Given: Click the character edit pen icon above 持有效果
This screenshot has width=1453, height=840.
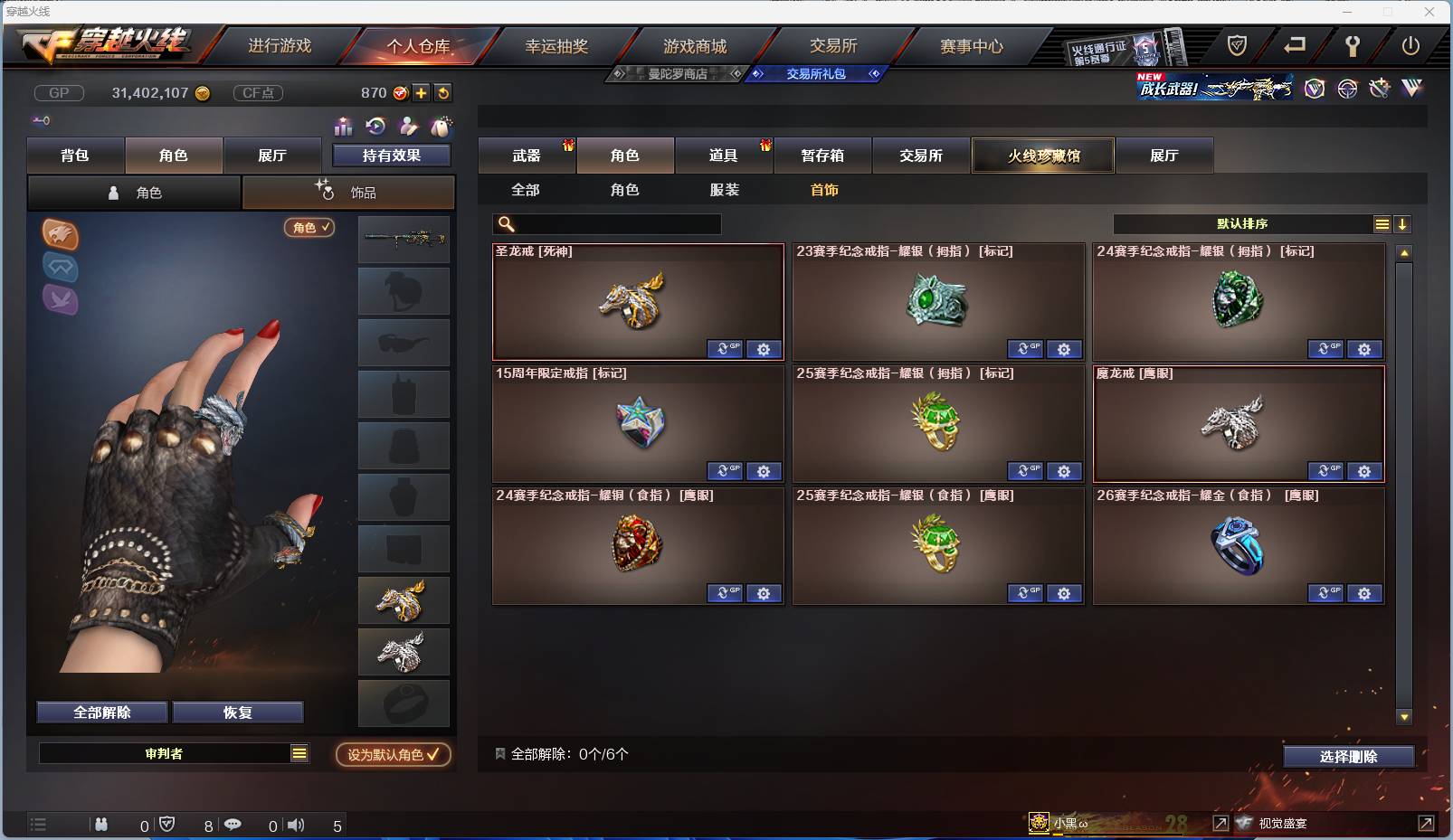Looking at the screenshot, I should (x=408, y=127).
